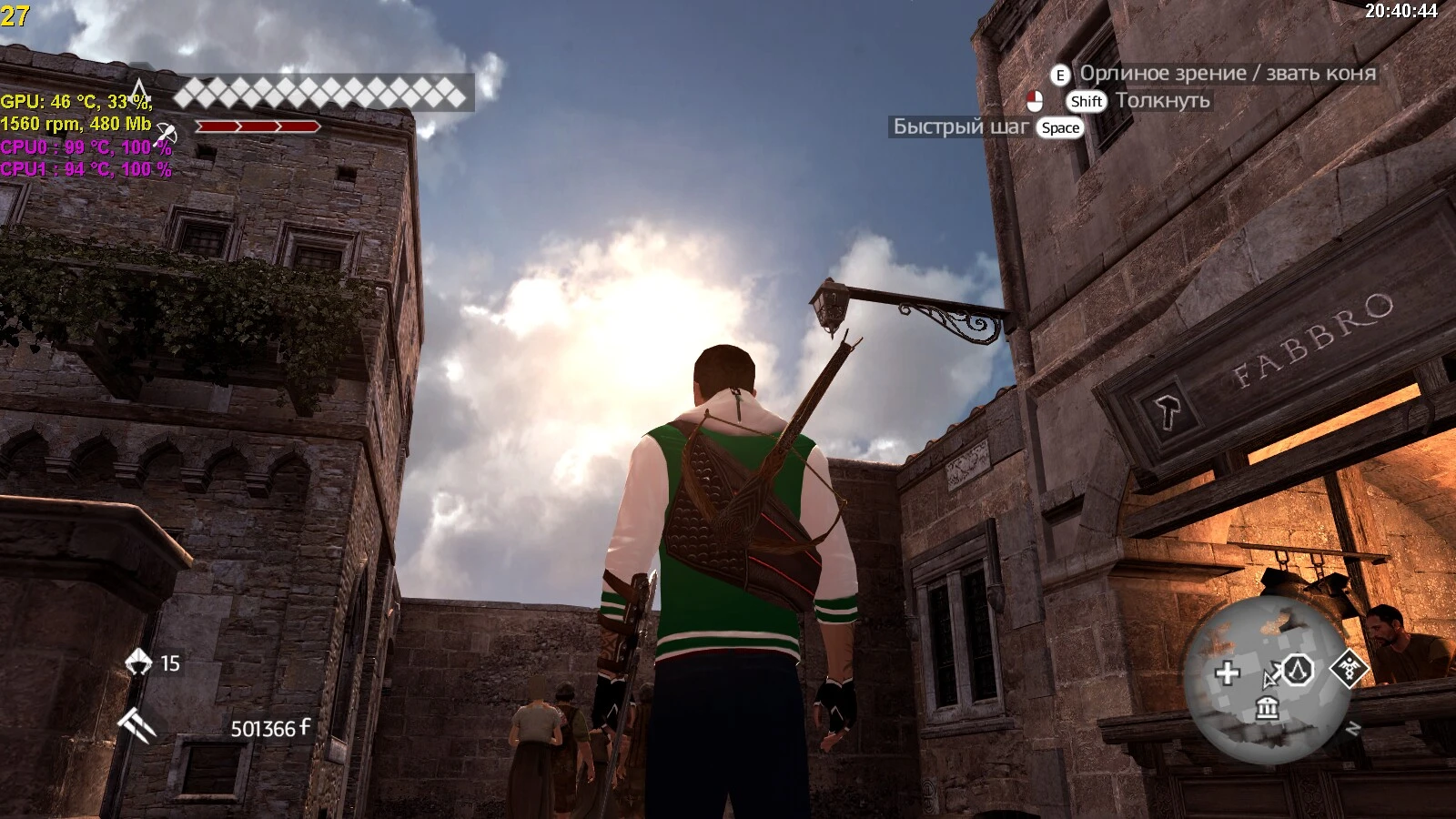Screen dimensions: 1456x819
Task: Click the eagle vision arrowhead icon above the health diamonds
Action: pos(140,89)
